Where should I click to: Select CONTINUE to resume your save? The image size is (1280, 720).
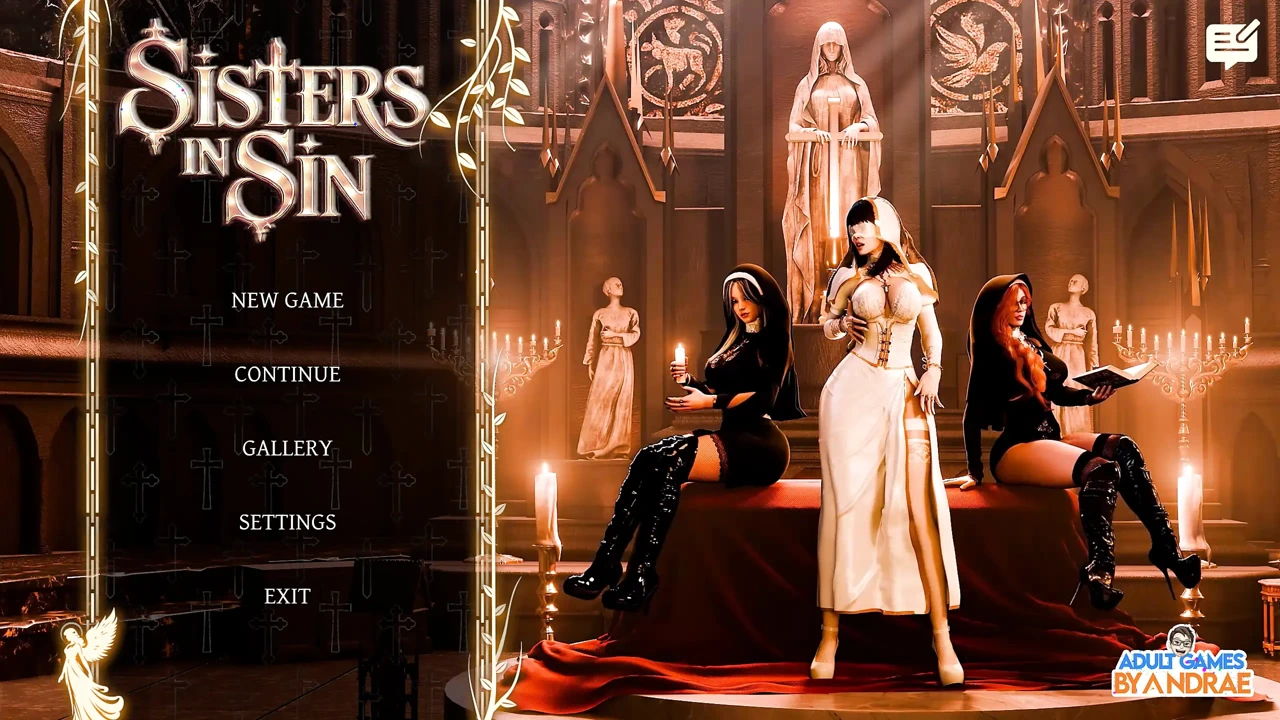[287, 374]
